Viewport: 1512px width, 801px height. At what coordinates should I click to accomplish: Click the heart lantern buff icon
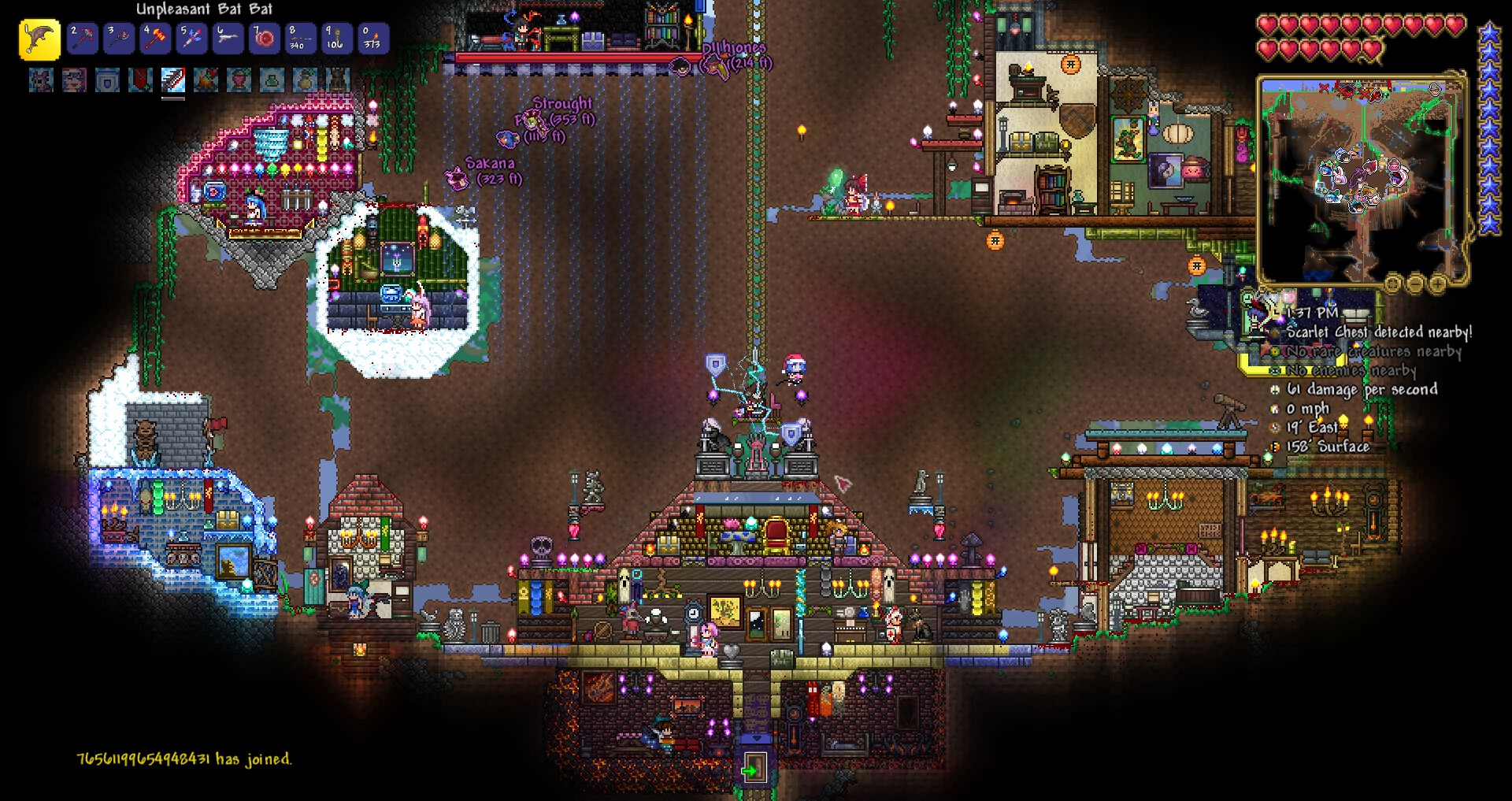[239, 80]
